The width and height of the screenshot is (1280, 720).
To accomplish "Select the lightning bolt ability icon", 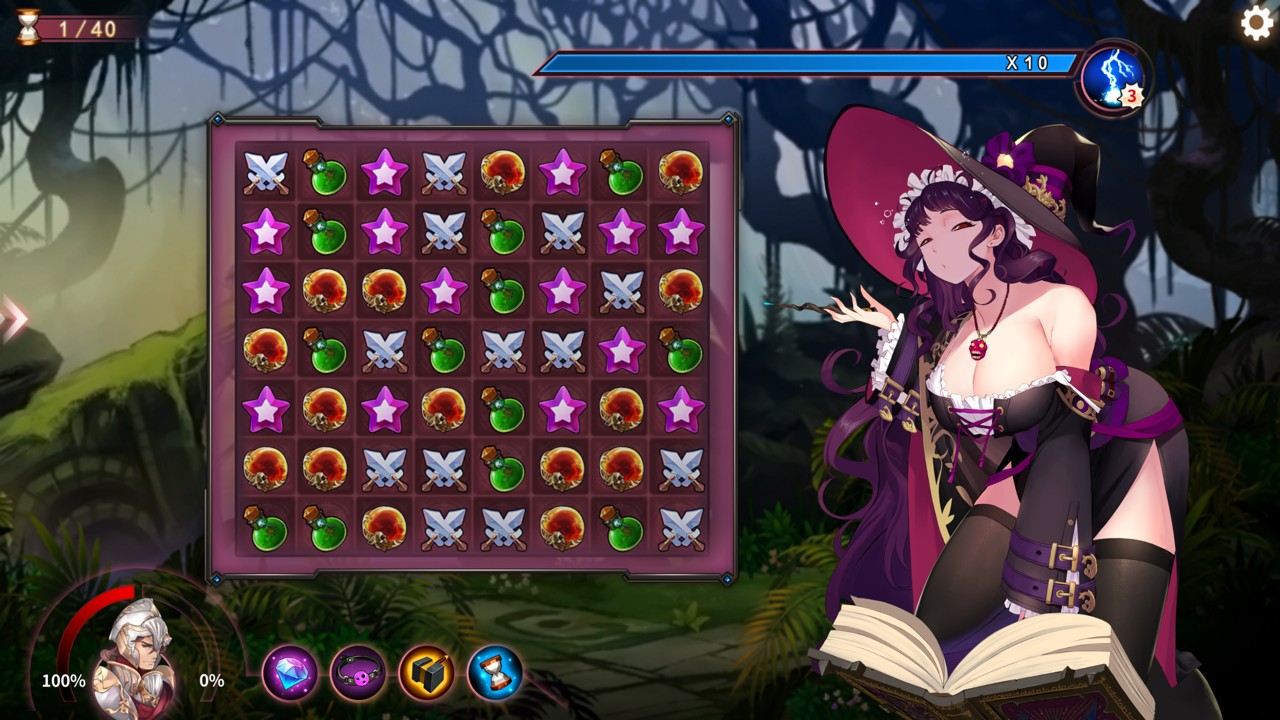I will coord(1113,78).
